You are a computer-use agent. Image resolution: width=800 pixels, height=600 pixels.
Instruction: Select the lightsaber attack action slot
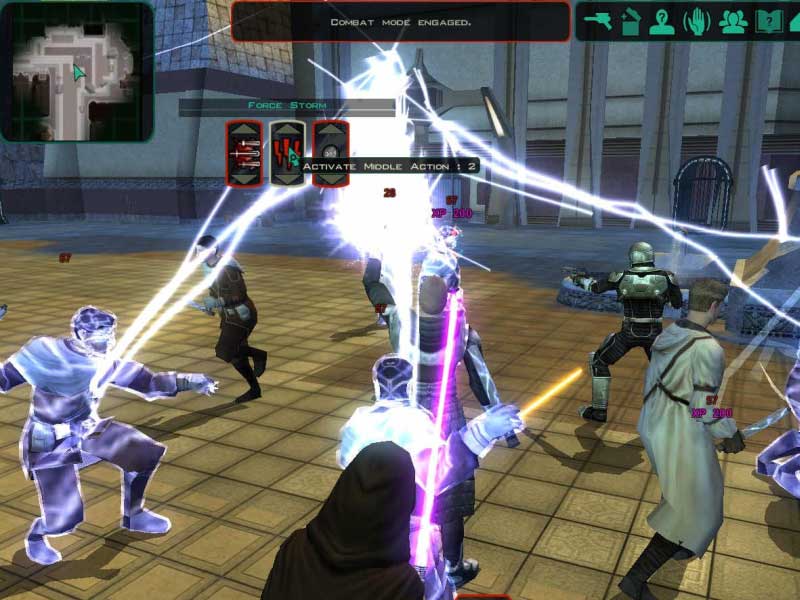[x=244, y=153]
